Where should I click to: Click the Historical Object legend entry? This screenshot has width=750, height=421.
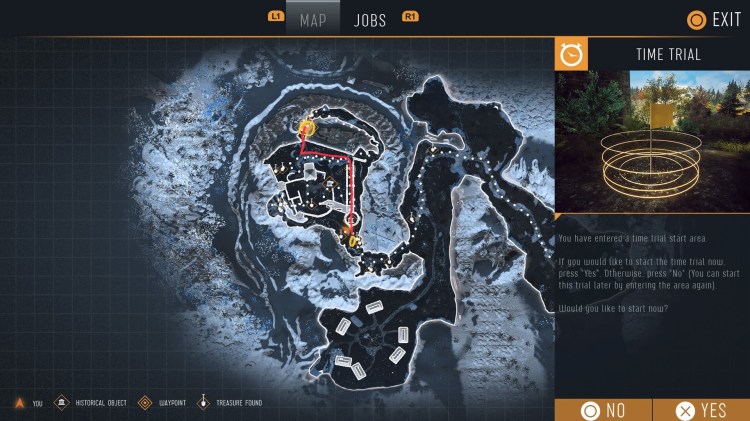point(91,403)
